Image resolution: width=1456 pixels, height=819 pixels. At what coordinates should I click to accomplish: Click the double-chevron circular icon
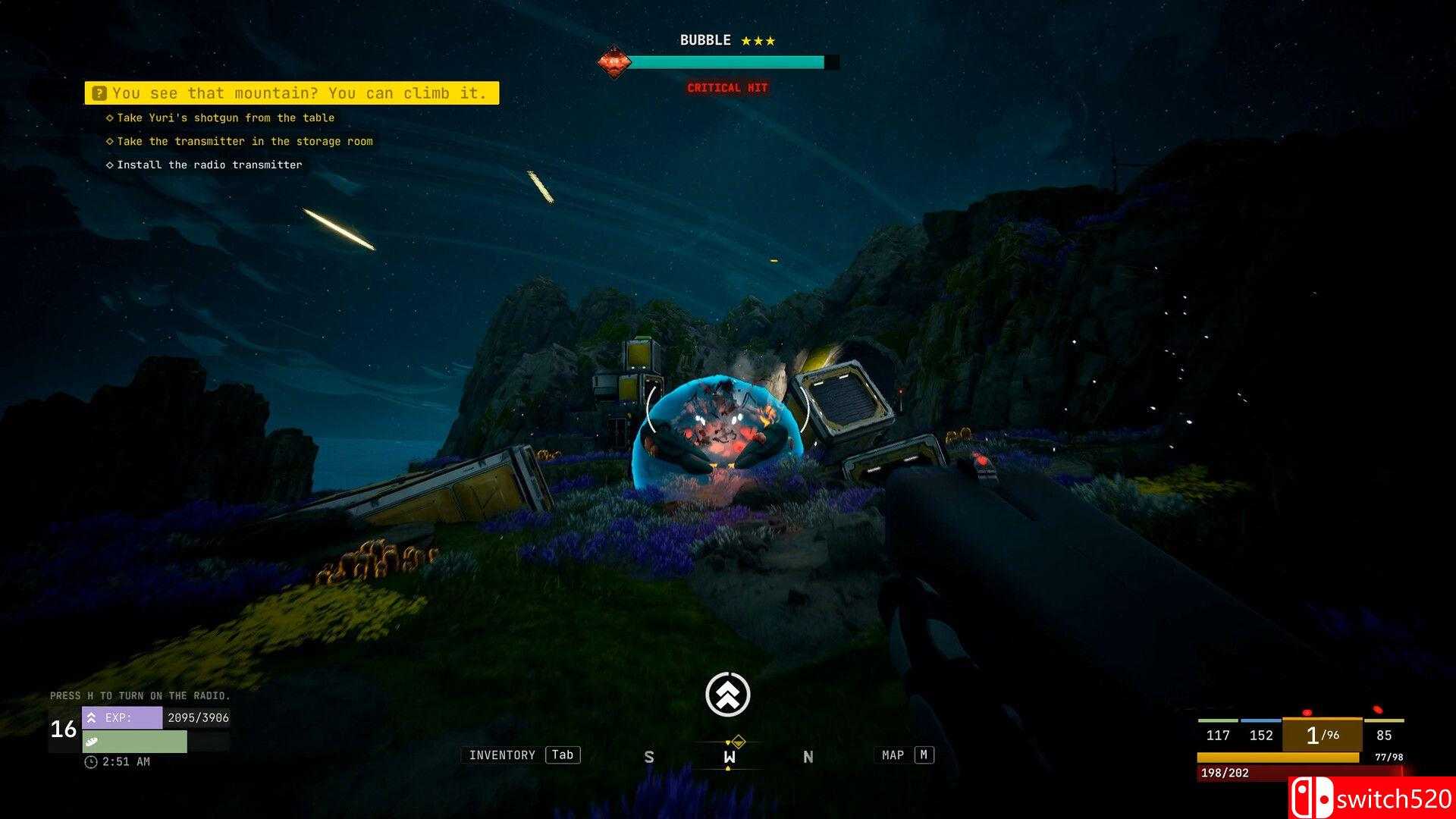(x=728, y=694)
